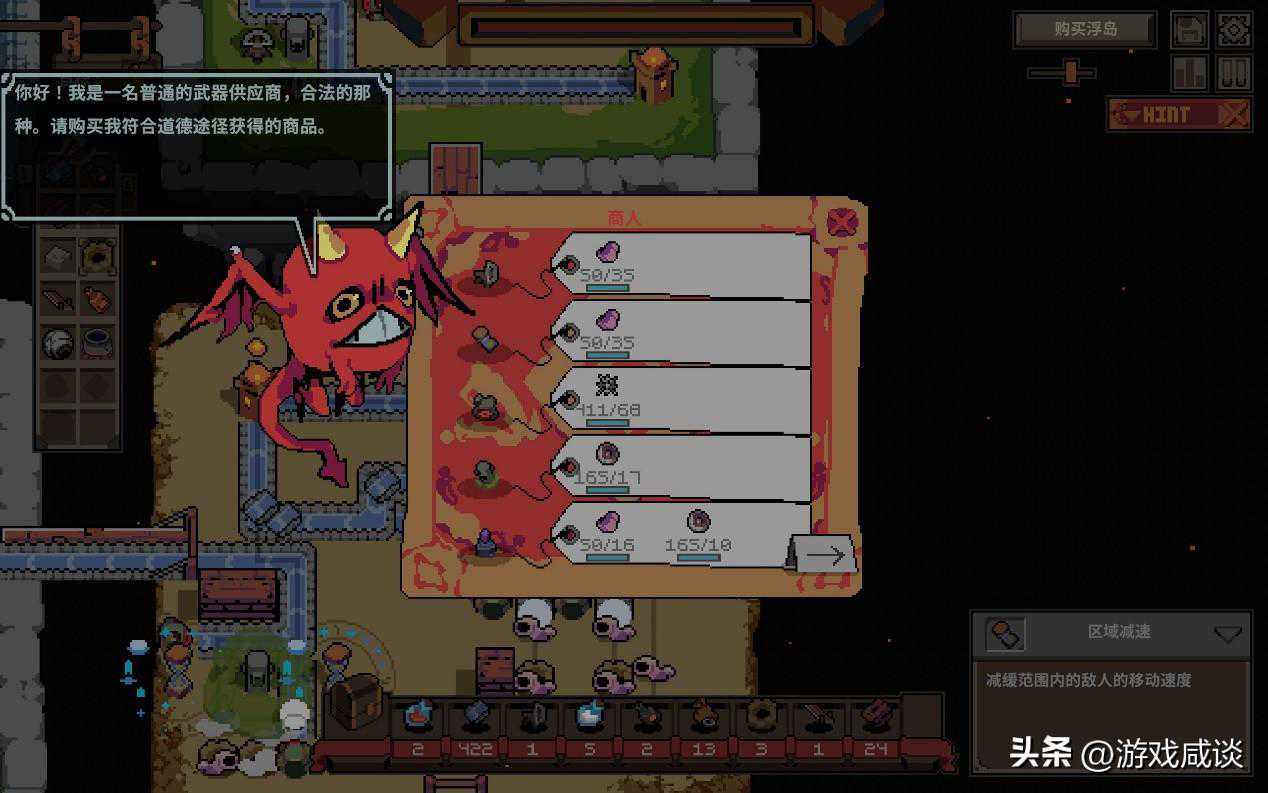Select the hotbar slot with count 5
Image resolution: width=1268 pixels, height=793 pixels.
[588, 717]
